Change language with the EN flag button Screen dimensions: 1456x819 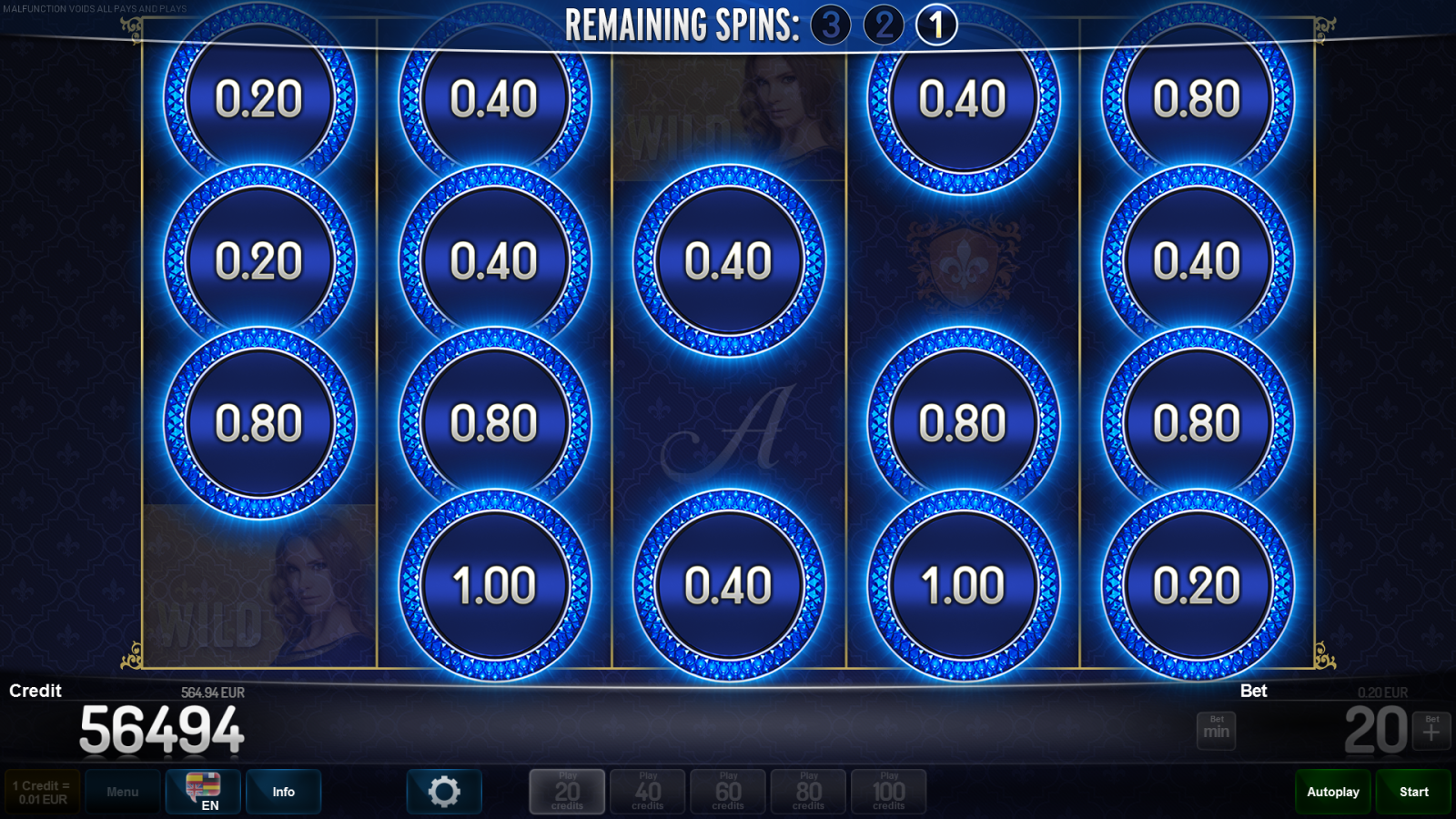click(203, 792)
